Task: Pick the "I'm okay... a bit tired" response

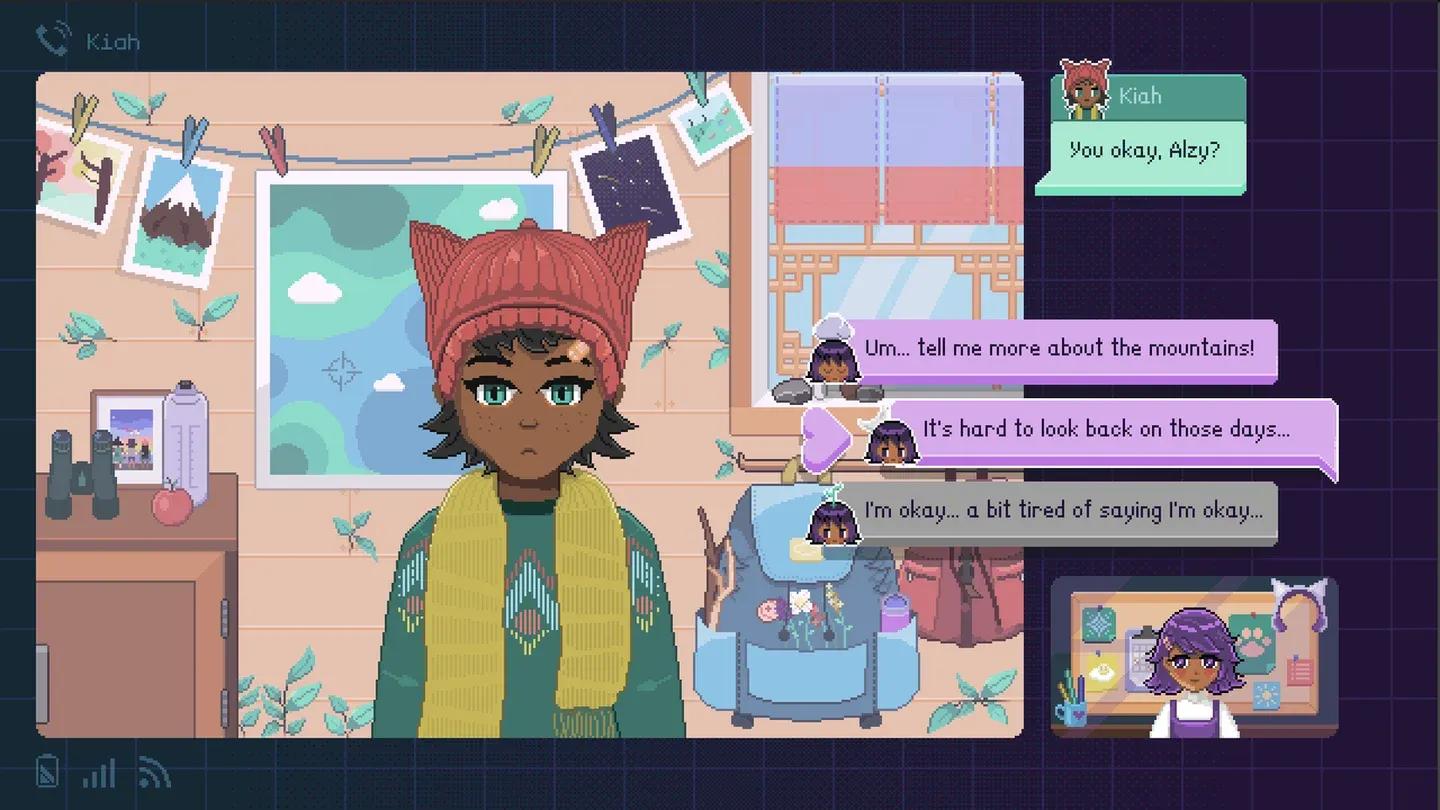Action: point(1063,511)
